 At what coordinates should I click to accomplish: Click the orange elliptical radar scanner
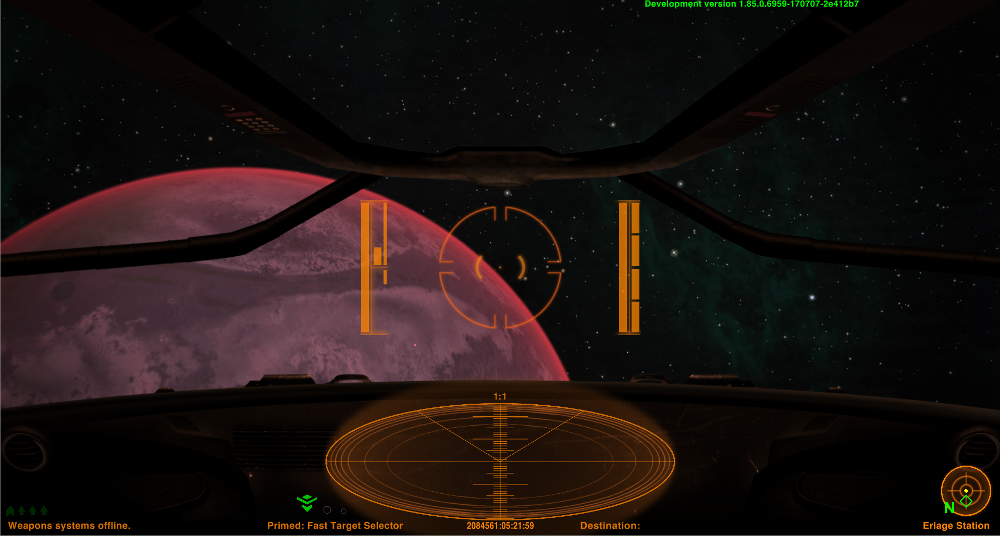(x=500, y=461)
